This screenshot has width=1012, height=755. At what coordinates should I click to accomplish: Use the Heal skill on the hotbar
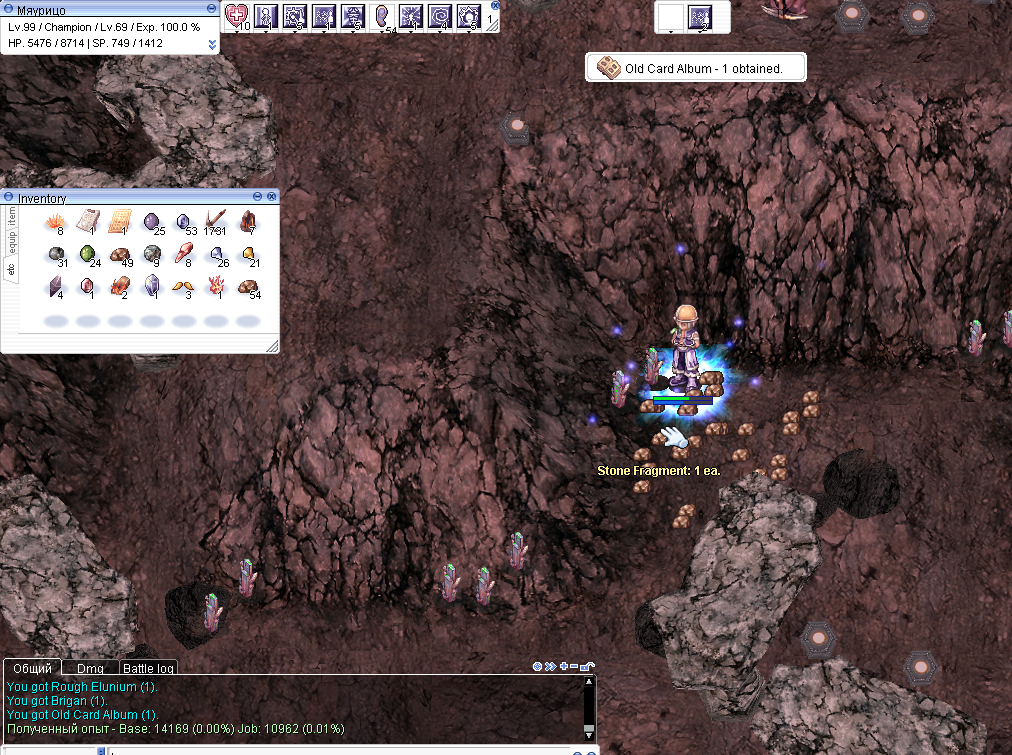pos(237,15)
